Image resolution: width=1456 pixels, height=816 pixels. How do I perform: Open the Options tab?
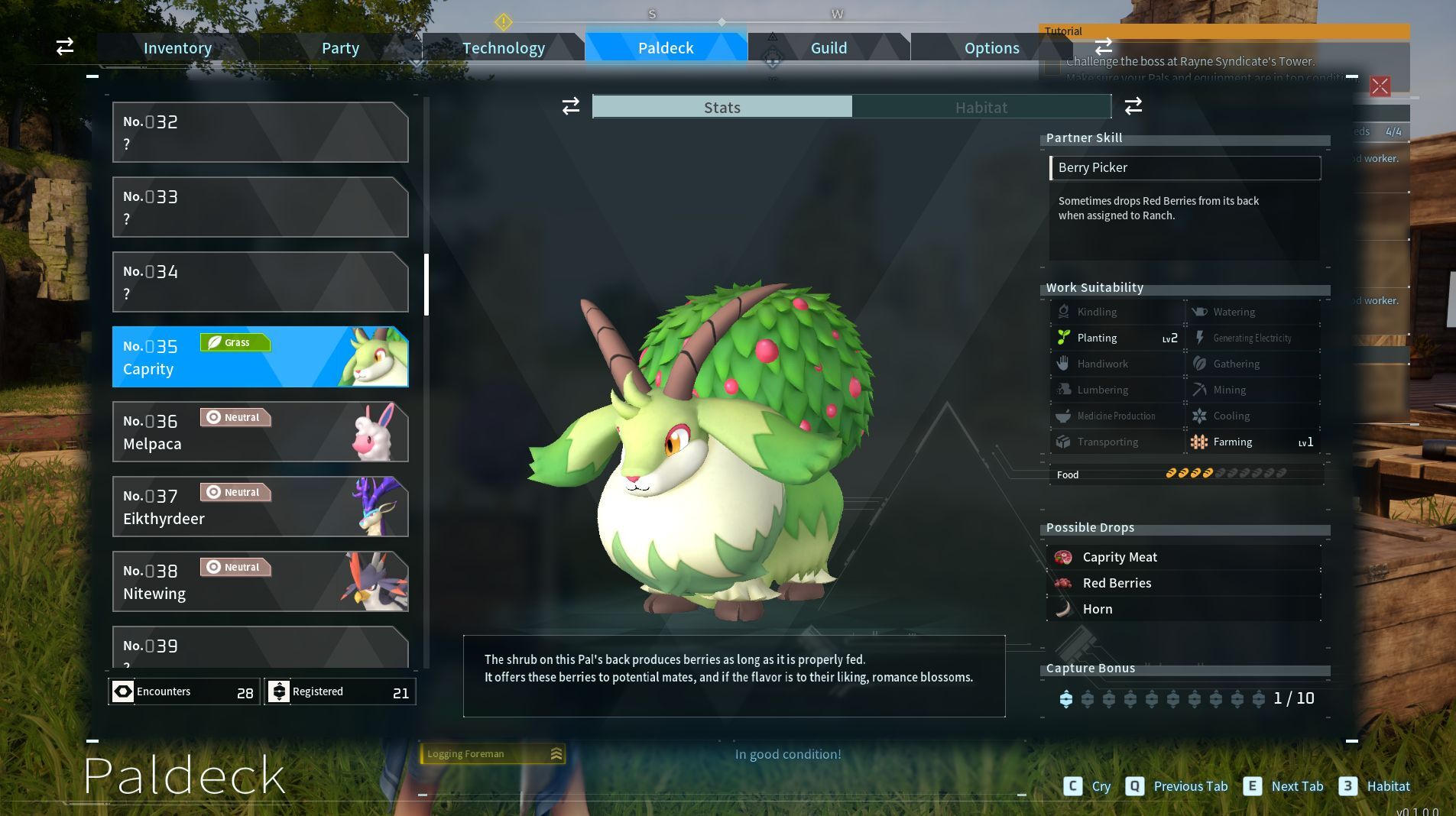pos(991,48)
